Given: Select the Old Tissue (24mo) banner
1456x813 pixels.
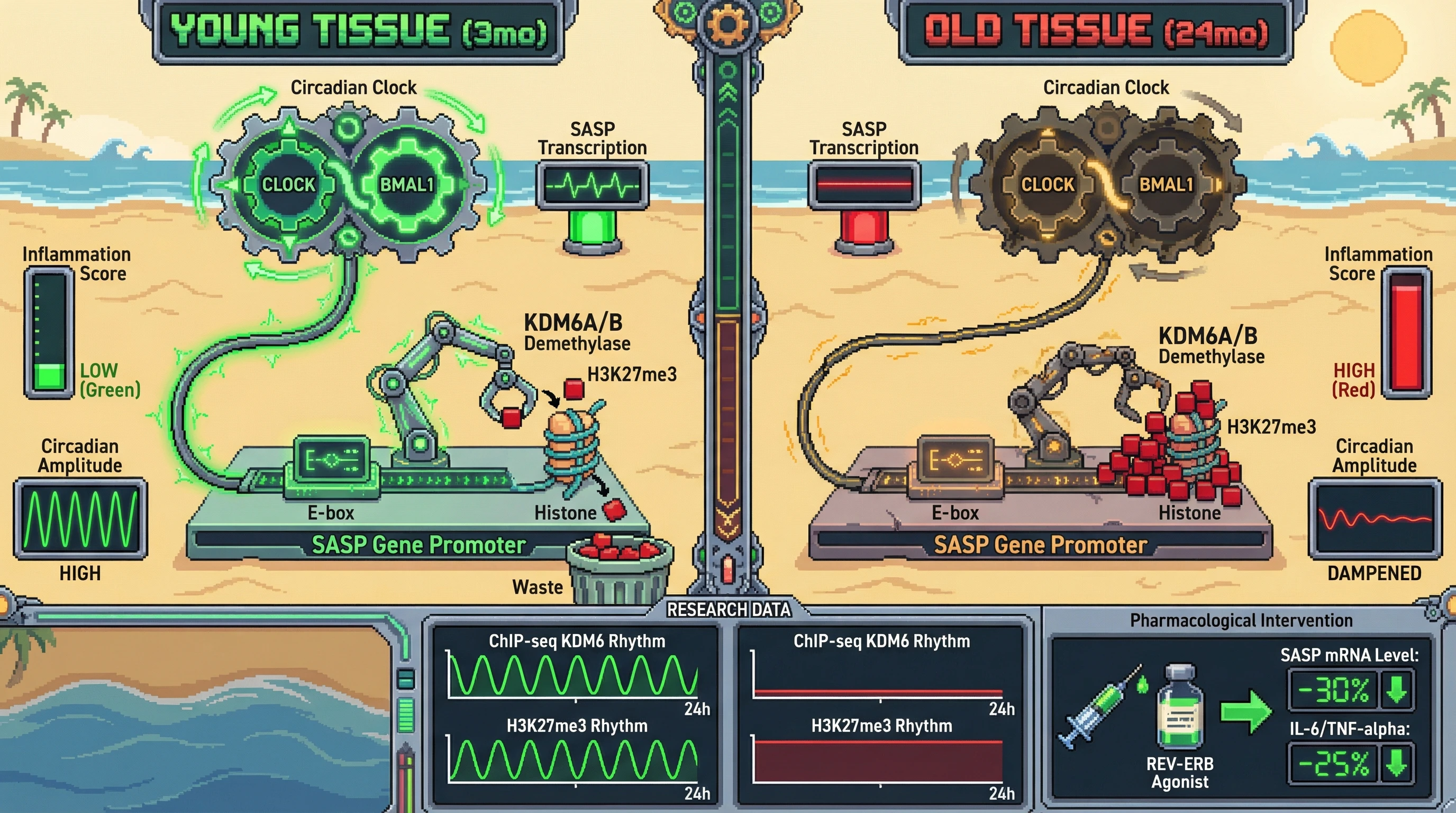Looking at the screenshot, I should pos(1097,31).
